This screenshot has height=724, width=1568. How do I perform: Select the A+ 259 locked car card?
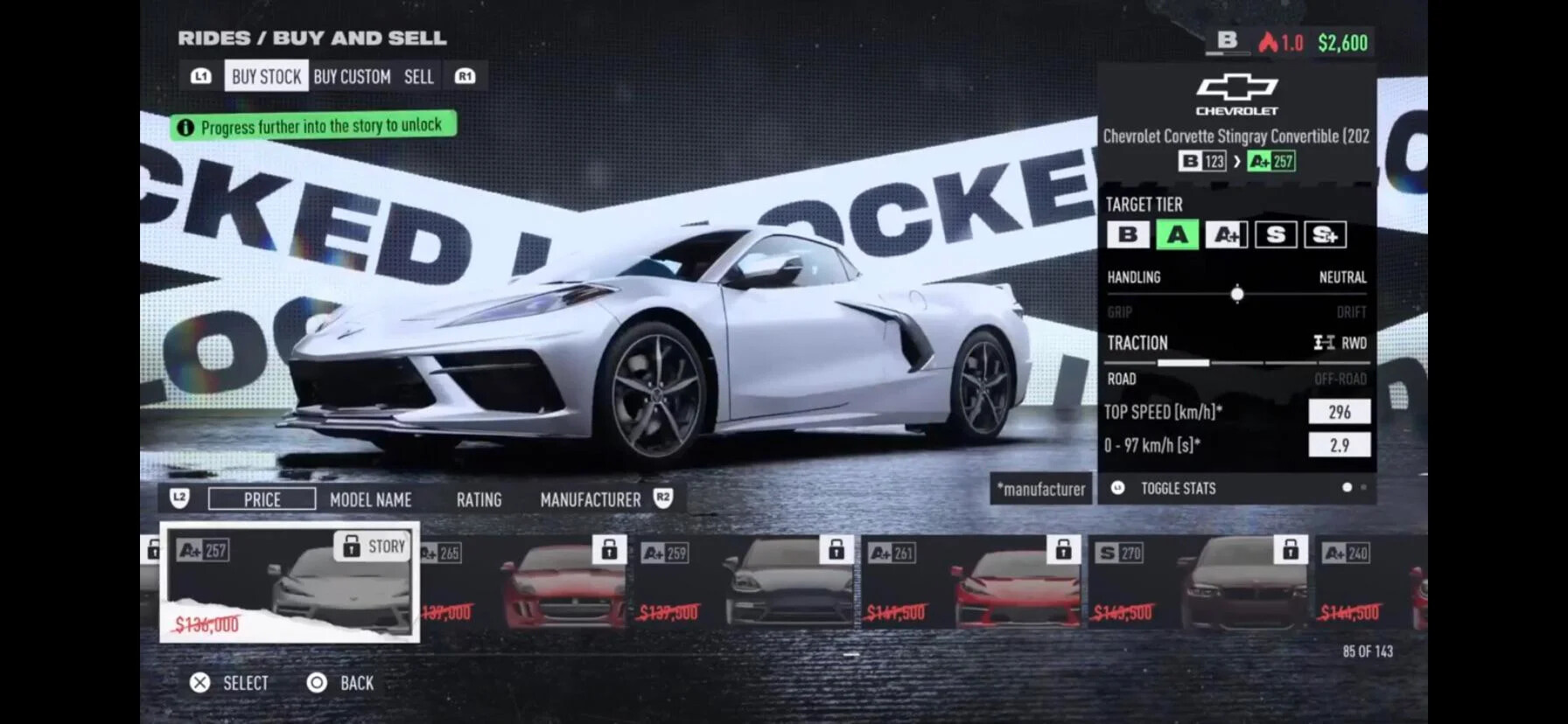(x=743, y=583)
